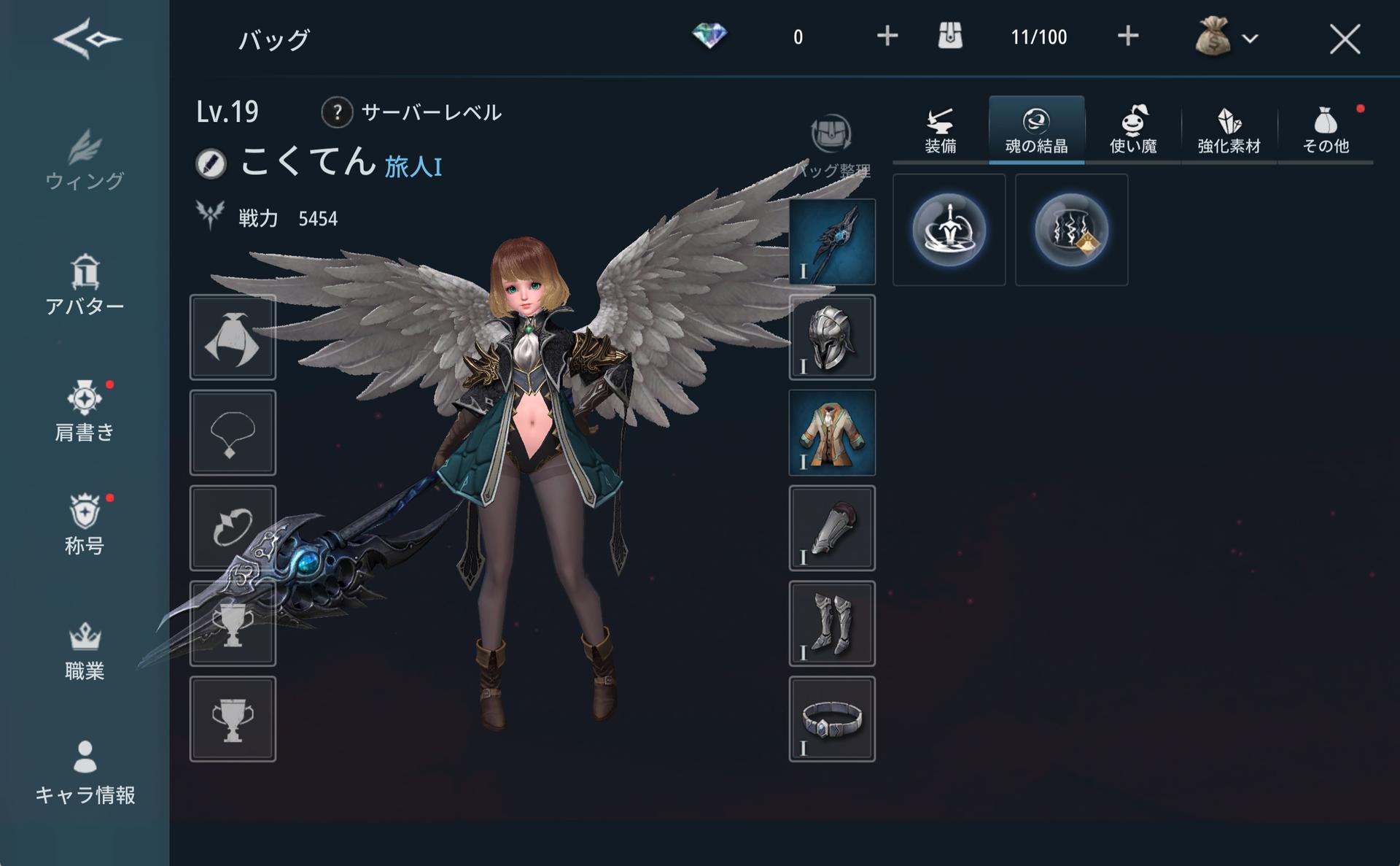Select the equipped helmet slot
This screenshot has width=1400, height=866.
click(832, 337)
